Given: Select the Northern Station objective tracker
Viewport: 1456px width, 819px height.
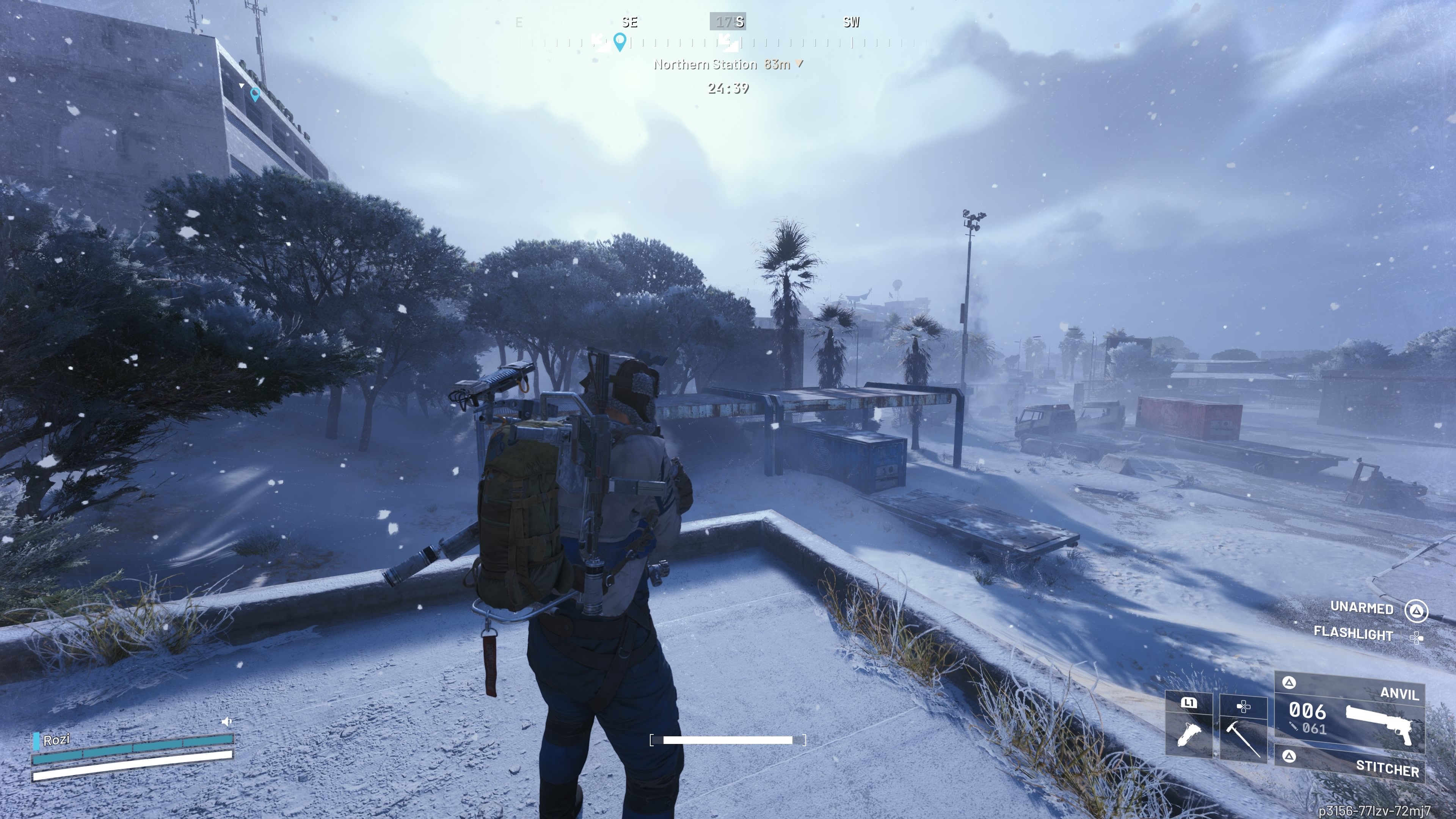Looking at the screenshot, I should 728,64.
